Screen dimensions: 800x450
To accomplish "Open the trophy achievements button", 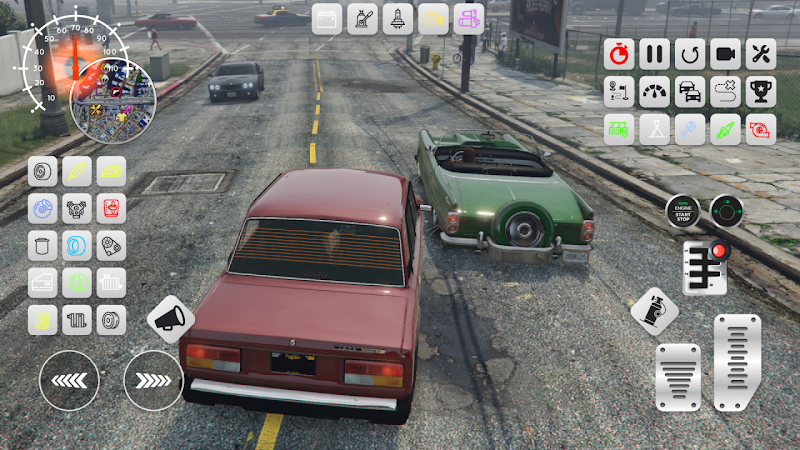I will [x=761, y=92].
